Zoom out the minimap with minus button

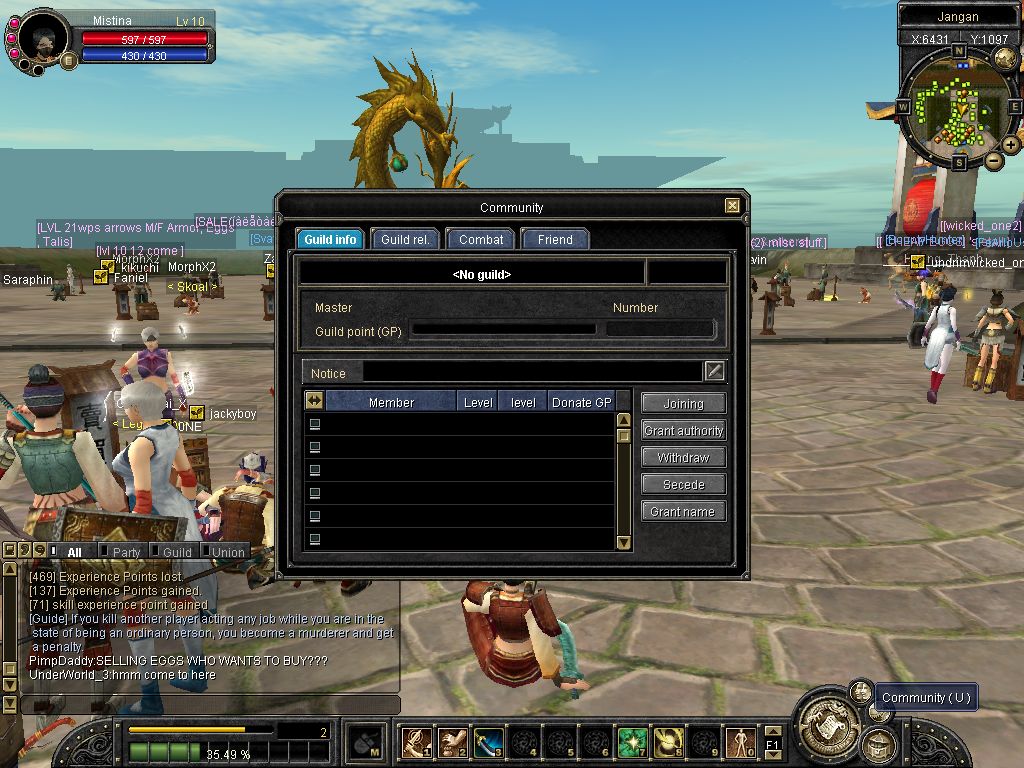994,160
